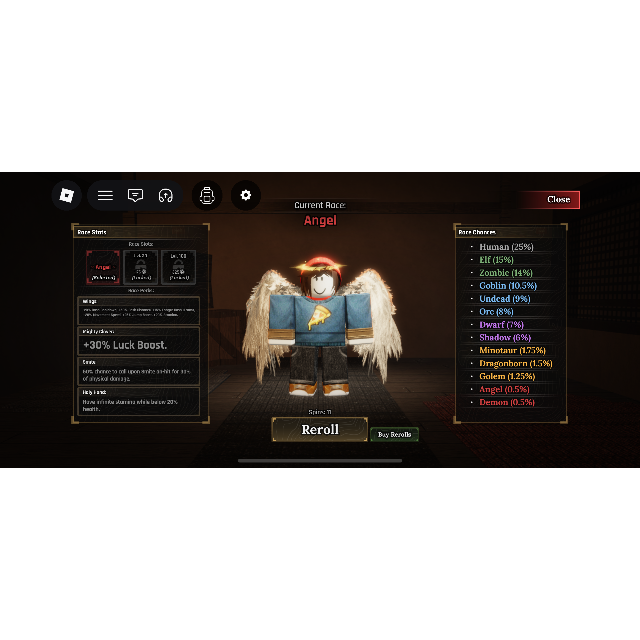This screenshot has width=640, height=640.
Task: Open the gear settings icon
Action: click(x=246, y=195)
